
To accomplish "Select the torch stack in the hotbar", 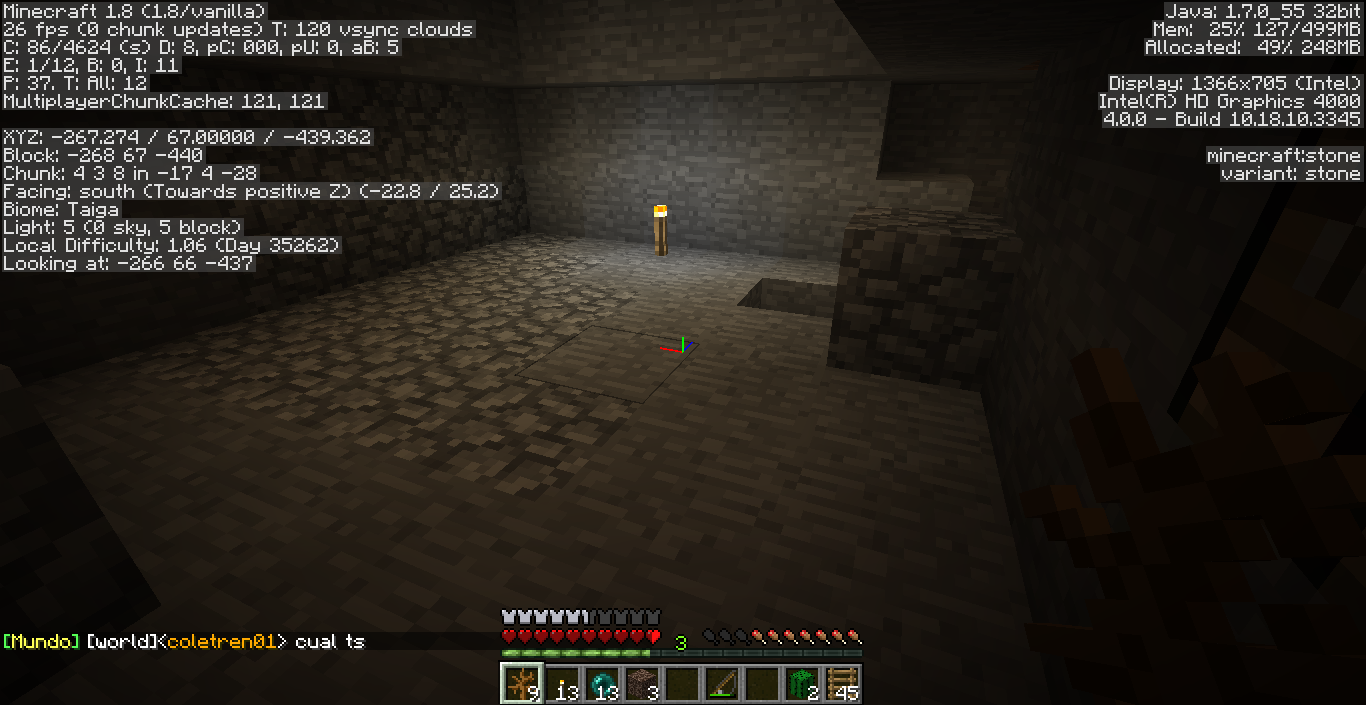I will [561, 683].
